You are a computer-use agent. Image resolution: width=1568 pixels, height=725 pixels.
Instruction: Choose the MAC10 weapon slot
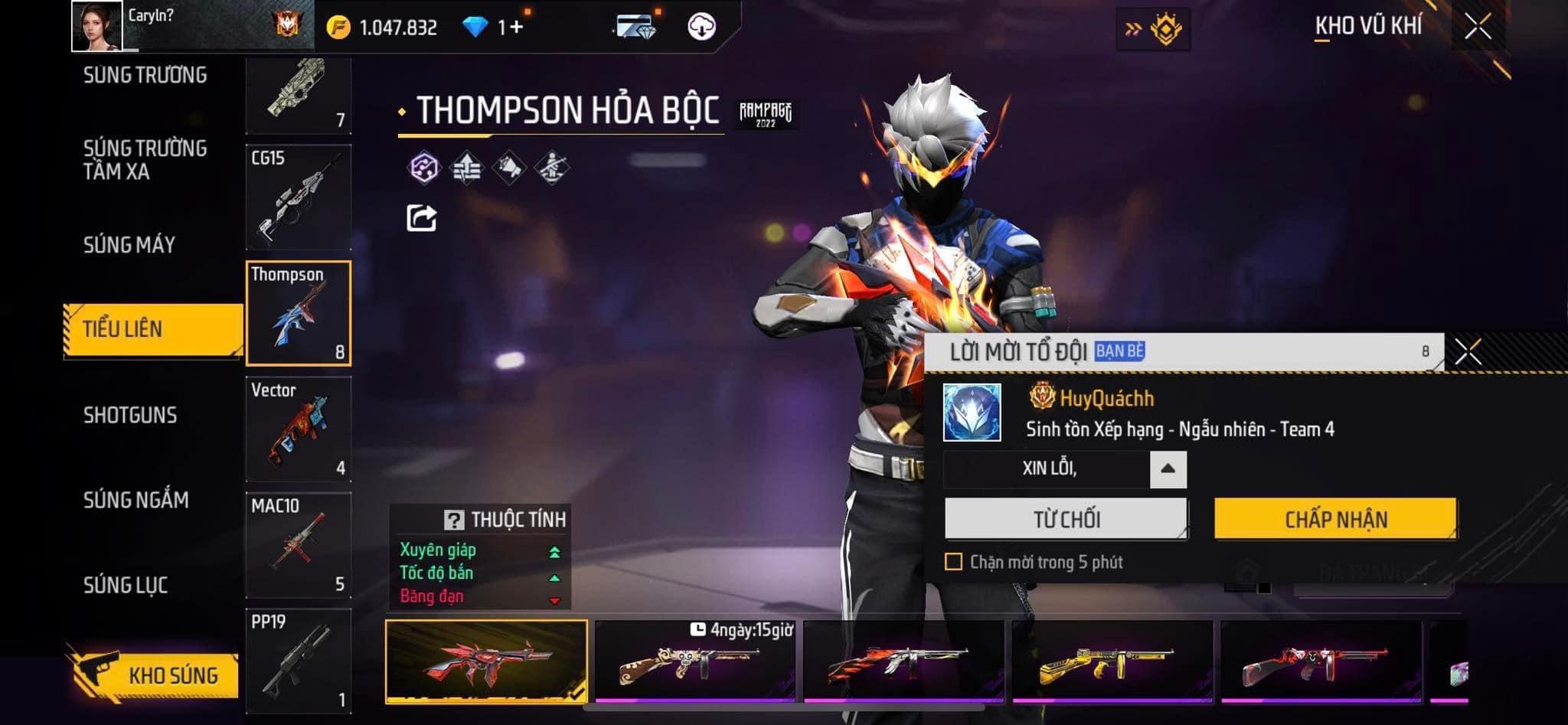[x=299, y=544]
